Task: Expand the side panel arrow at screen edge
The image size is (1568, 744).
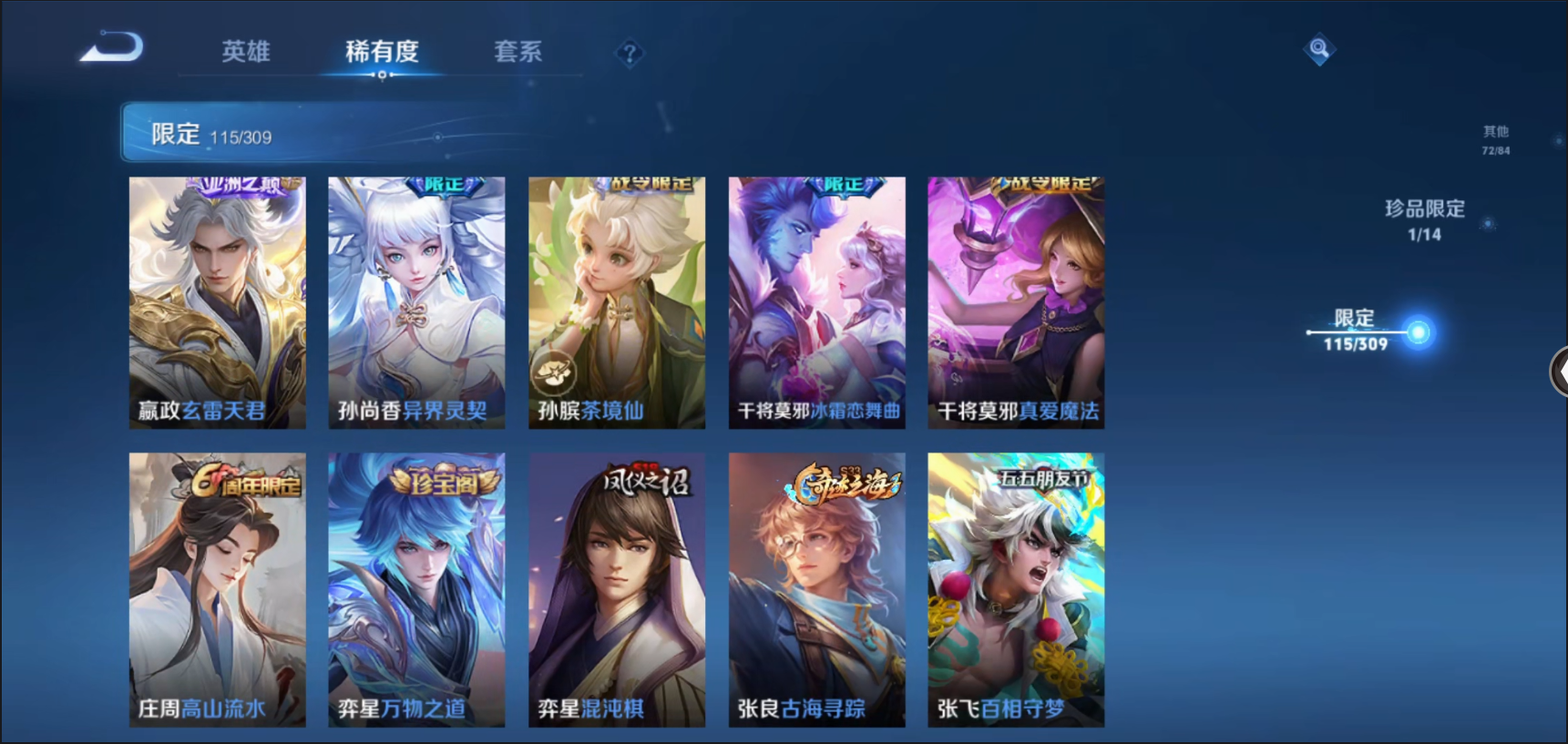Action: 1559,372
